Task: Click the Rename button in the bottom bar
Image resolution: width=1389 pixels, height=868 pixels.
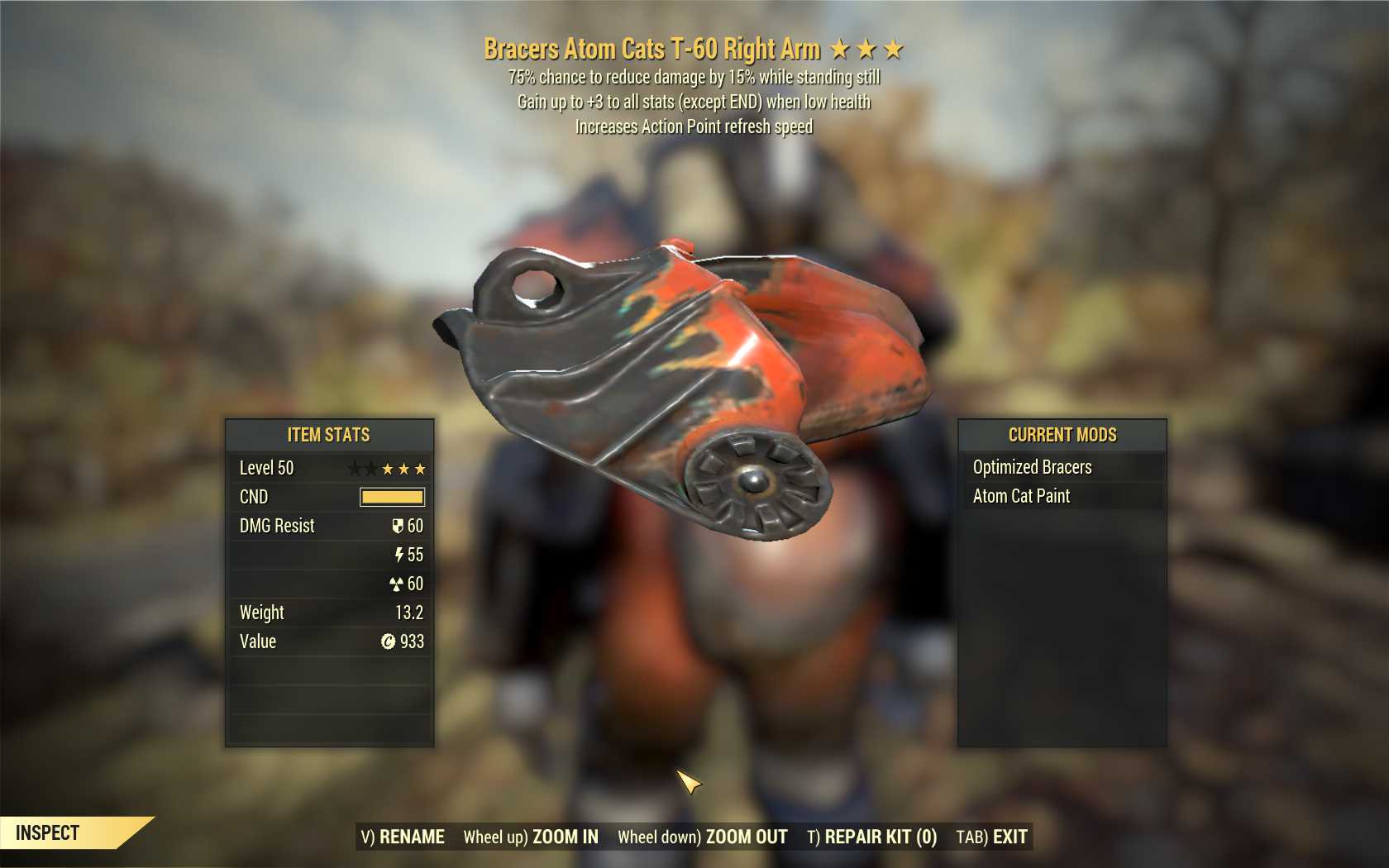Action: (403, 837)
